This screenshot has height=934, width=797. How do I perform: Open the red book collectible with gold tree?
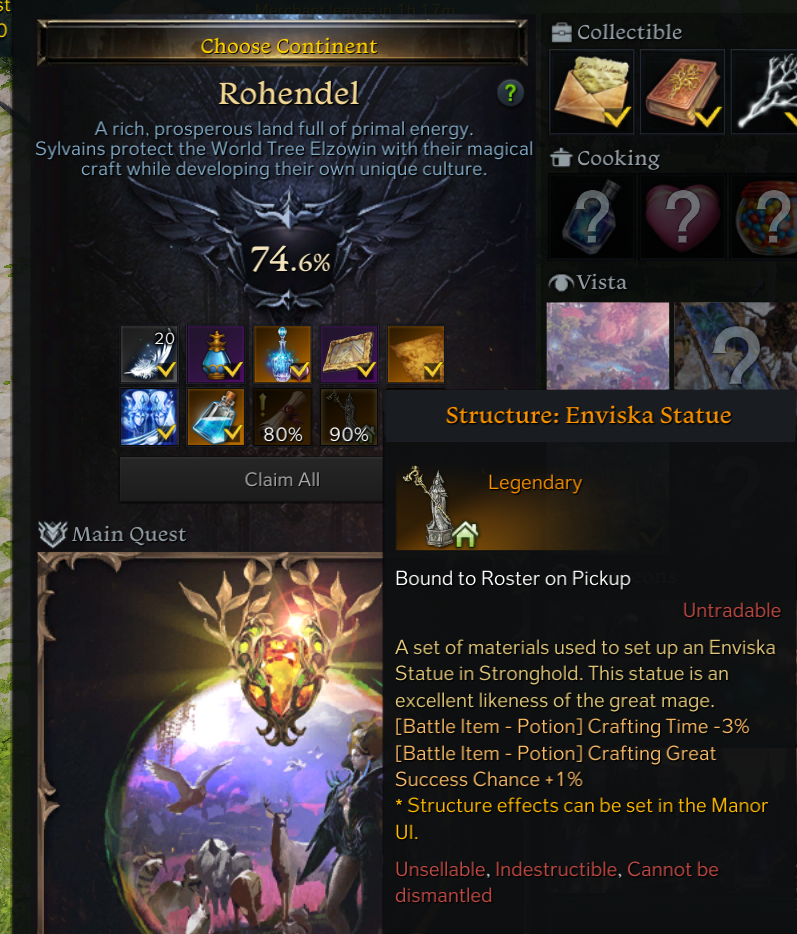681,91
